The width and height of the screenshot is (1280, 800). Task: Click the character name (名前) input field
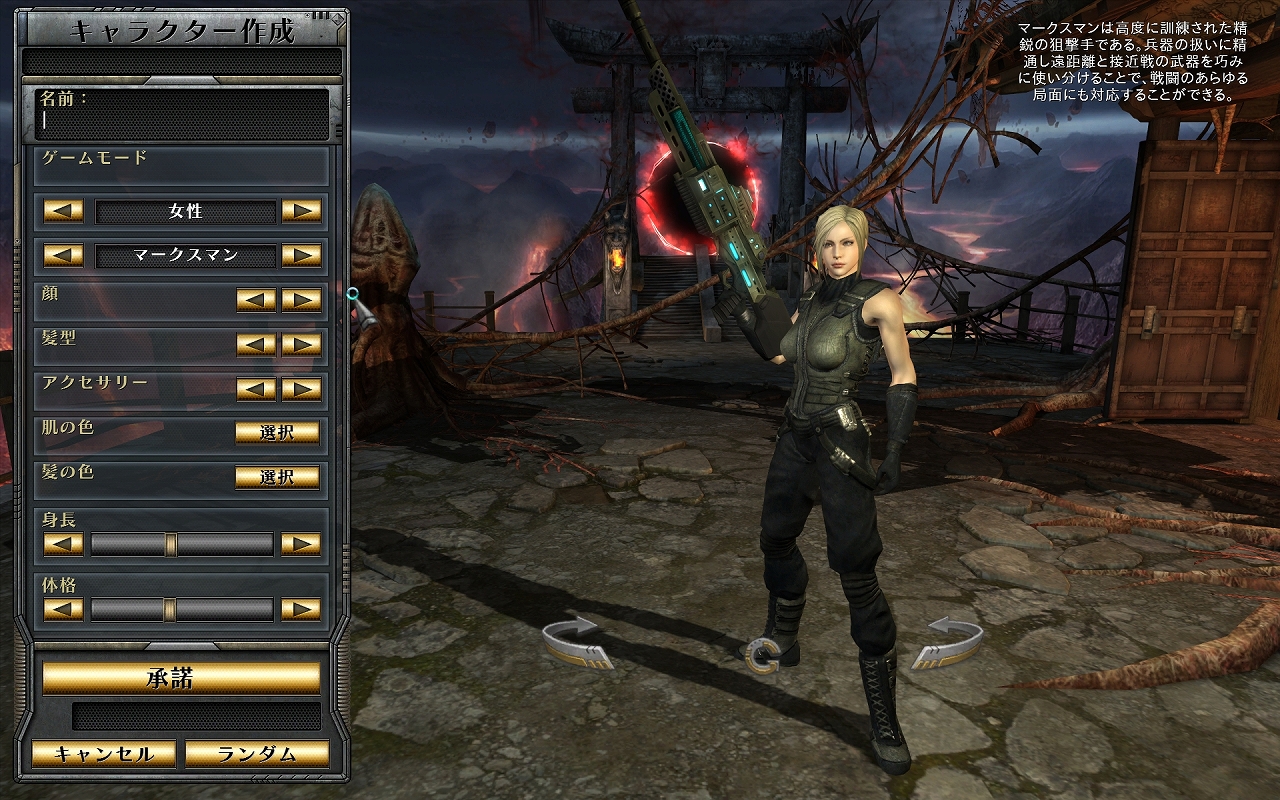182,121
